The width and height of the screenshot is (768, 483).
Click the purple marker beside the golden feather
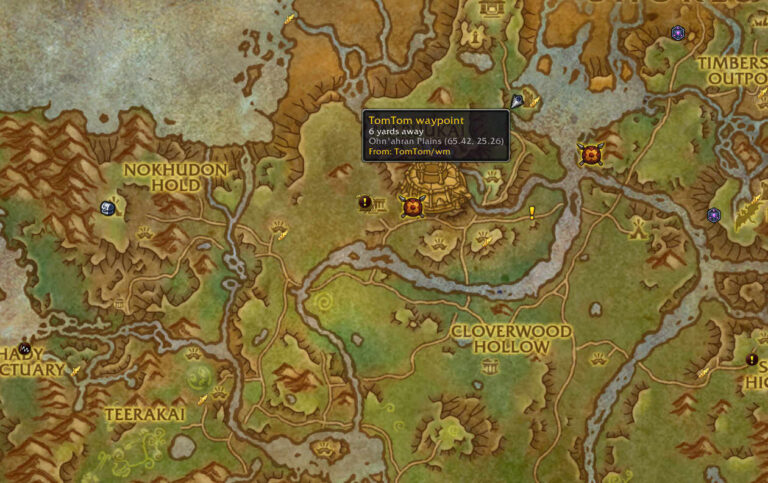tap(713, 215)
